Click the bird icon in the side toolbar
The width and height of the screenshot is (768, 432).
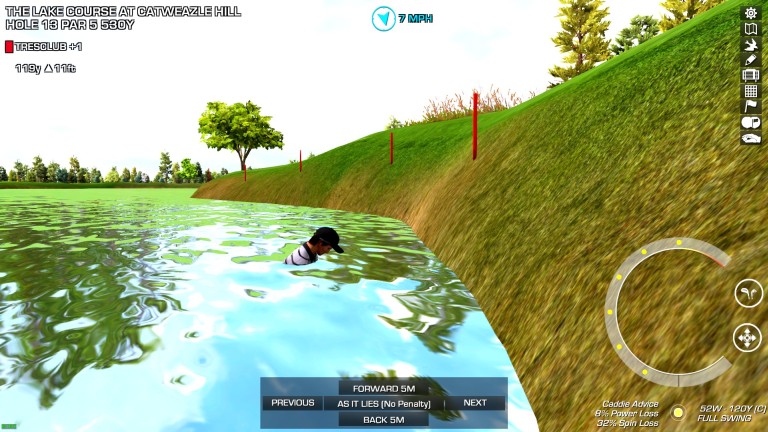point(751,44)
